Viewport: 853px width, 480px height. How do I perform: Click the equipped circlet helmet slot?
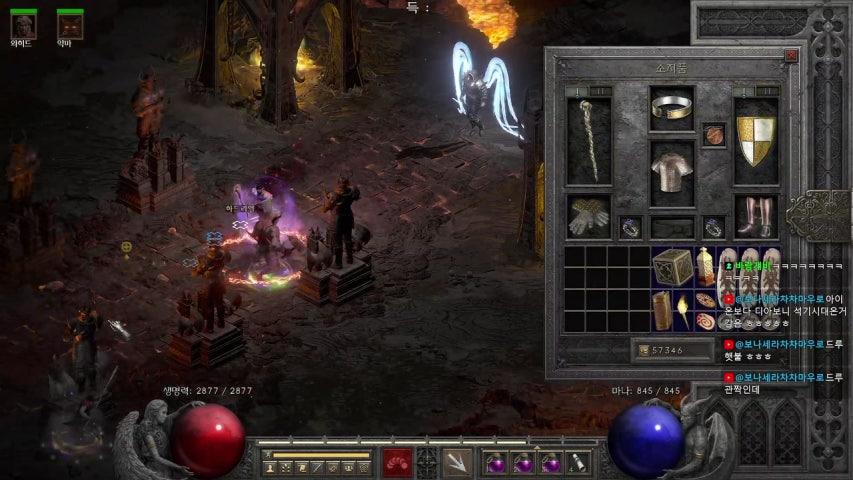[x=672, y=108]
